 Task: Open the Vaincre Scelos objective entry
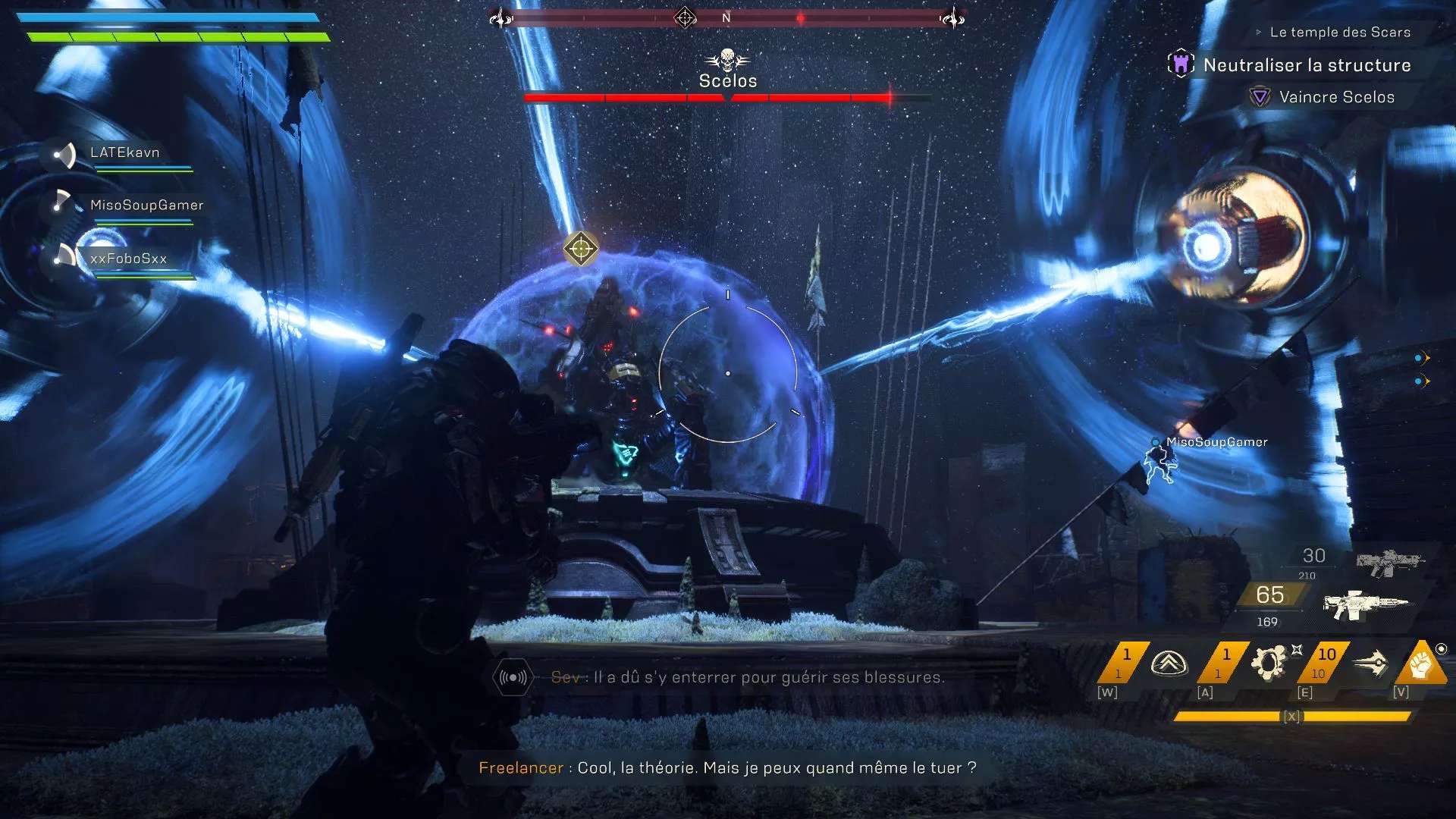pos(1337,97)
